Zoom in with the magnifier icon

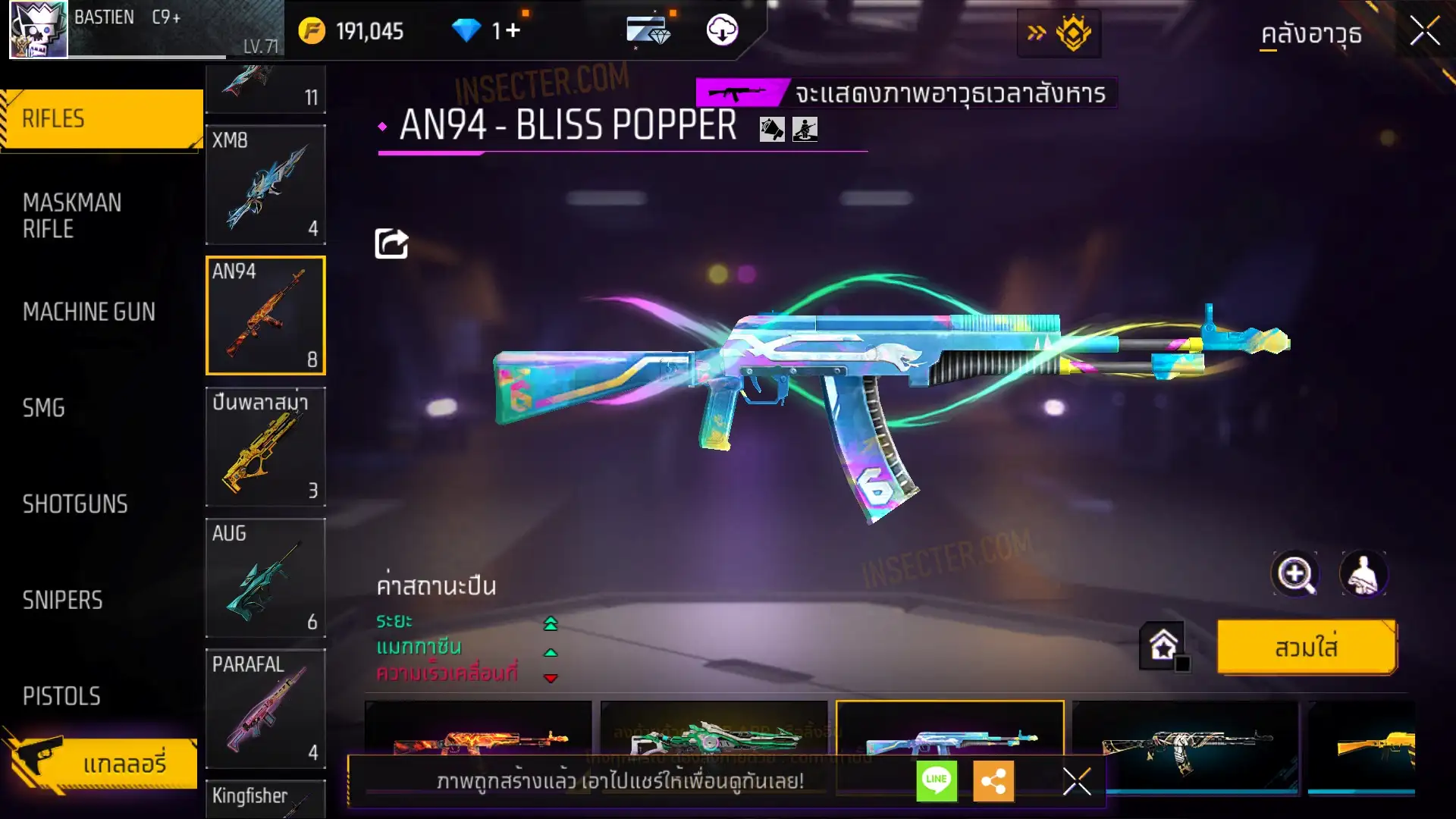[1294, 574]
